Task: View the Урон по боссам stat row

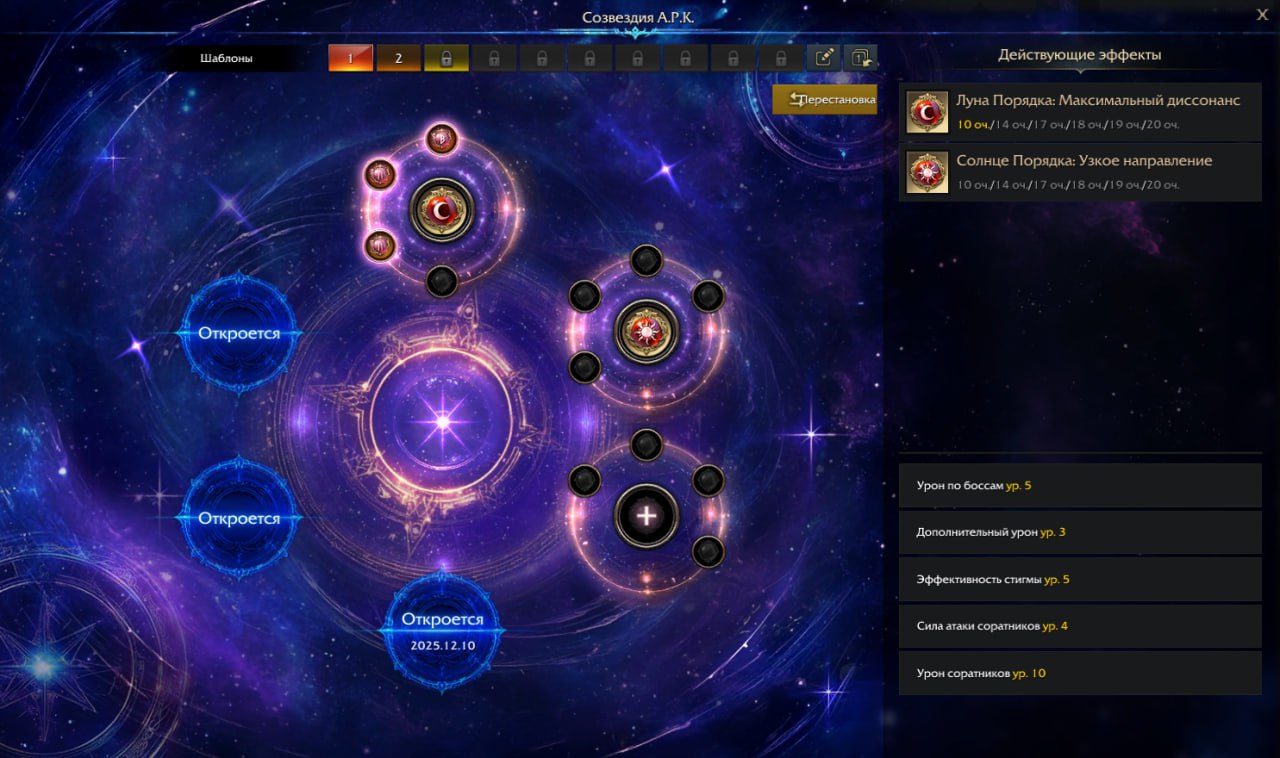Action: [x=1080, y=485]
